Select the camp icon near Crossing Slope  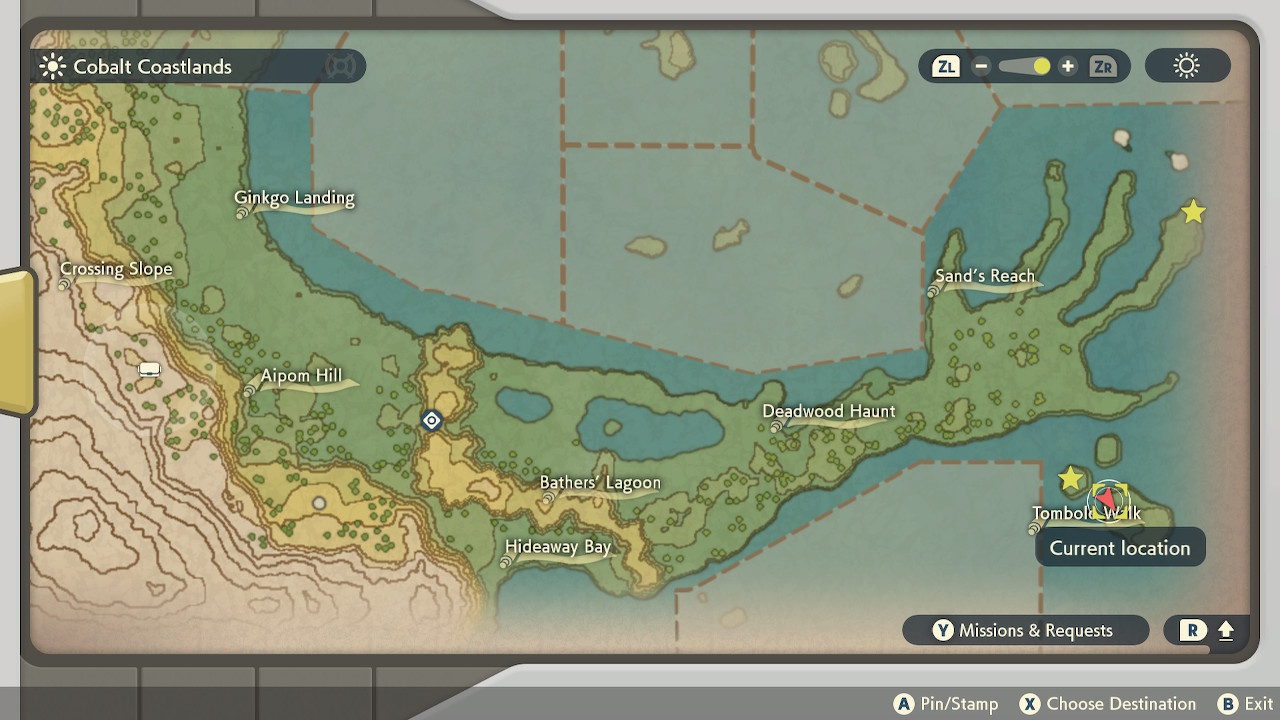click(x=148, y=368)
